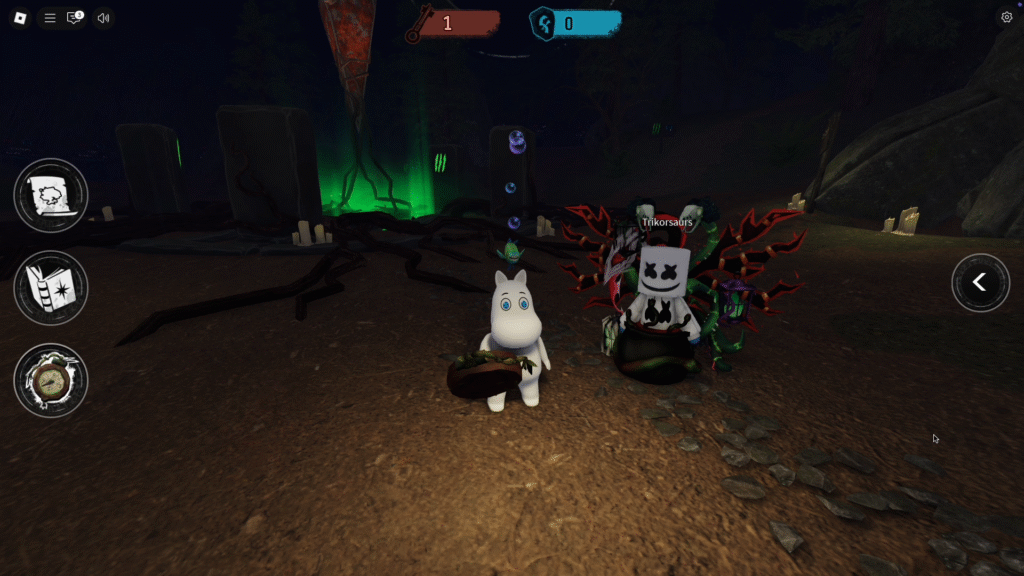This screenshot has height=576, width=1024.
Task: Open the journal book button
Action: tap(51, 288)
